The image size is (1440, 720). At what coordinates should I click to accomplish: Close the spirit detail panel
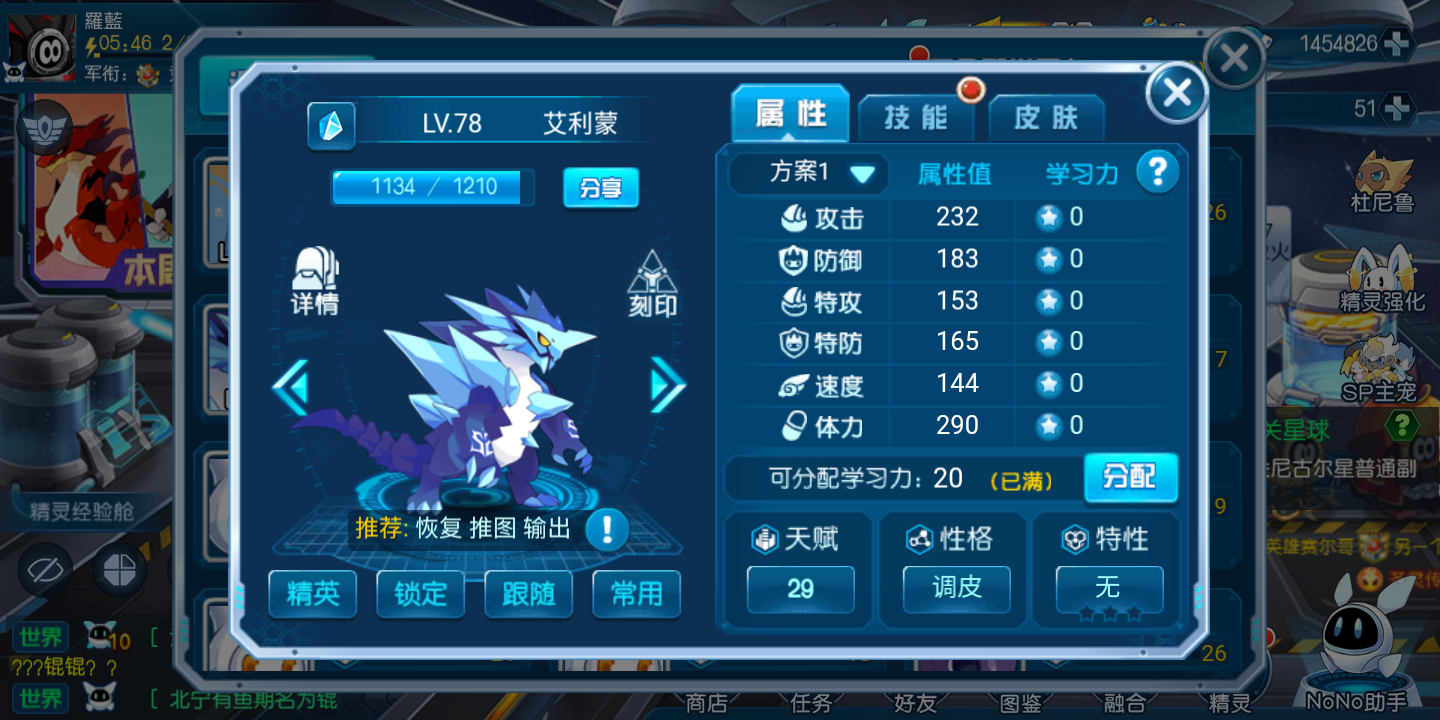tap(1177, 93)
